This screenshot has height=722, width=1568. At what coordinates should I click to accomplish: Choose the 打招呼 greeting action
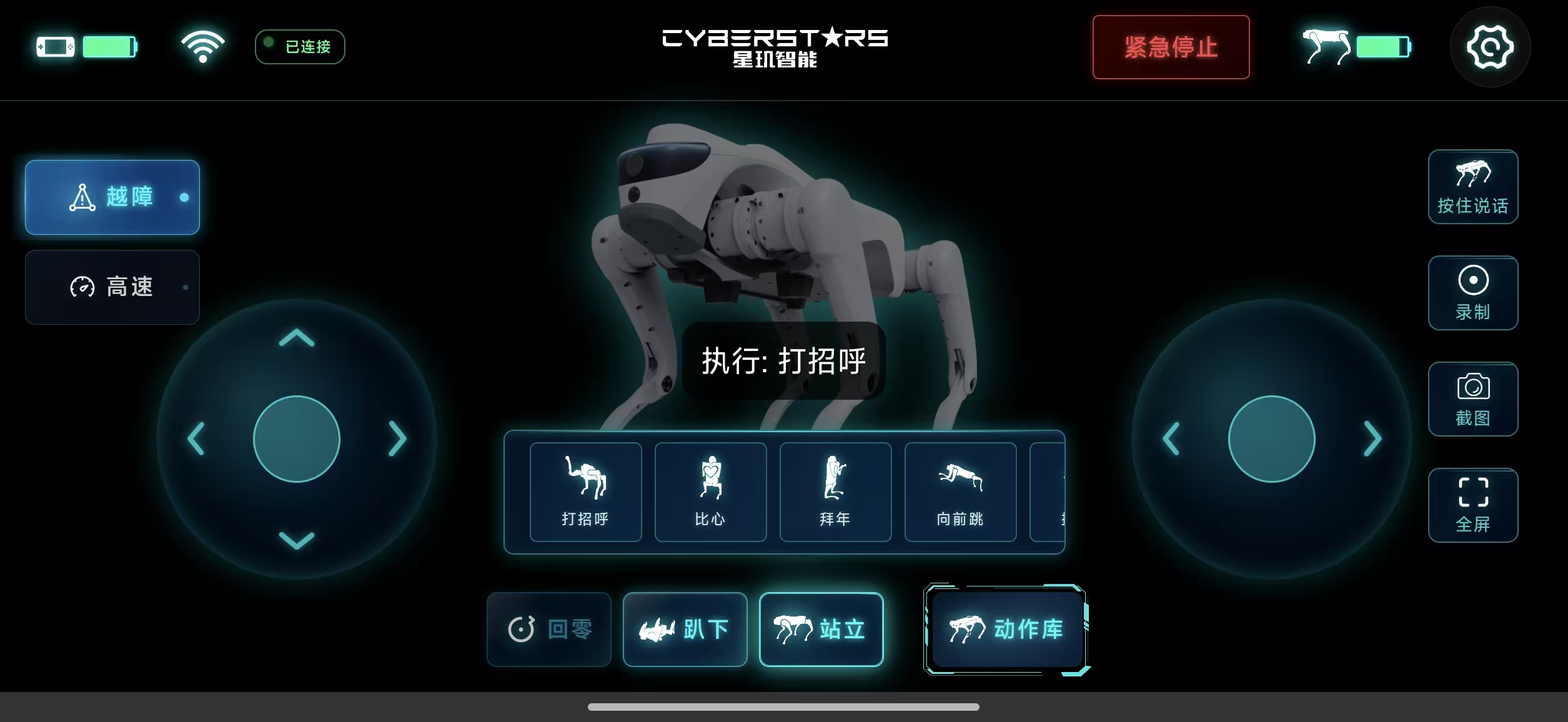(x=585, y=492)
